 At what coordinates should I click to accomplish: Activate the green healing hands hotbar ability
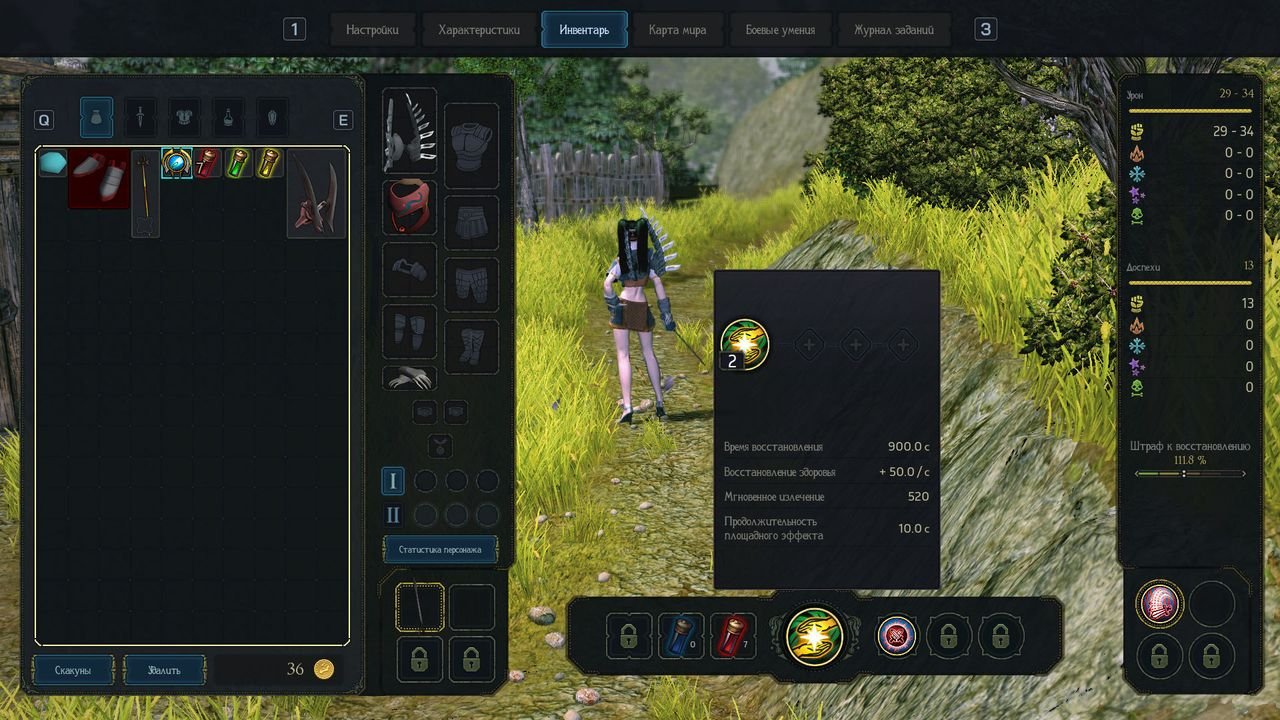815,636
